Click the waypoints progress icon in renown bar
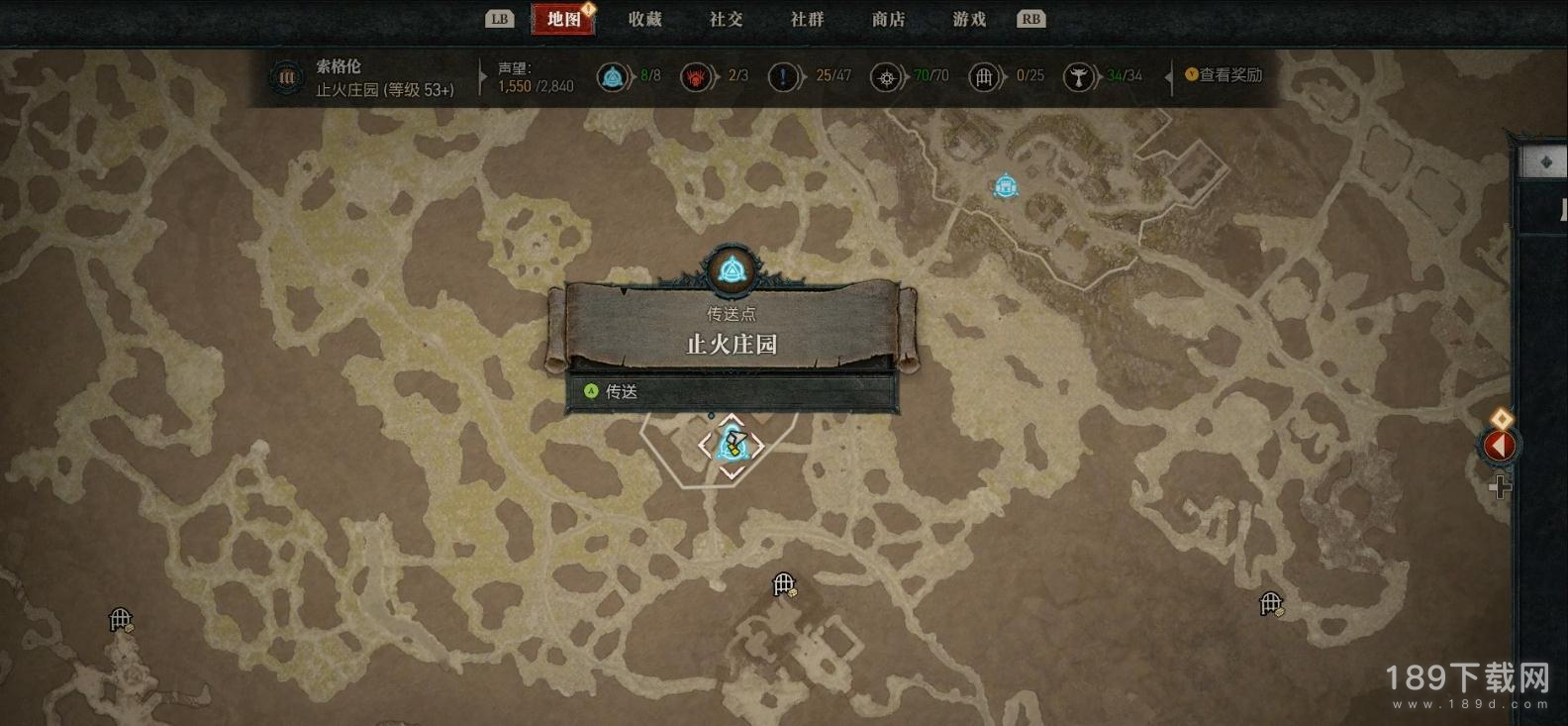Viewport: 1568px width, 726px height. click(613, 76)
